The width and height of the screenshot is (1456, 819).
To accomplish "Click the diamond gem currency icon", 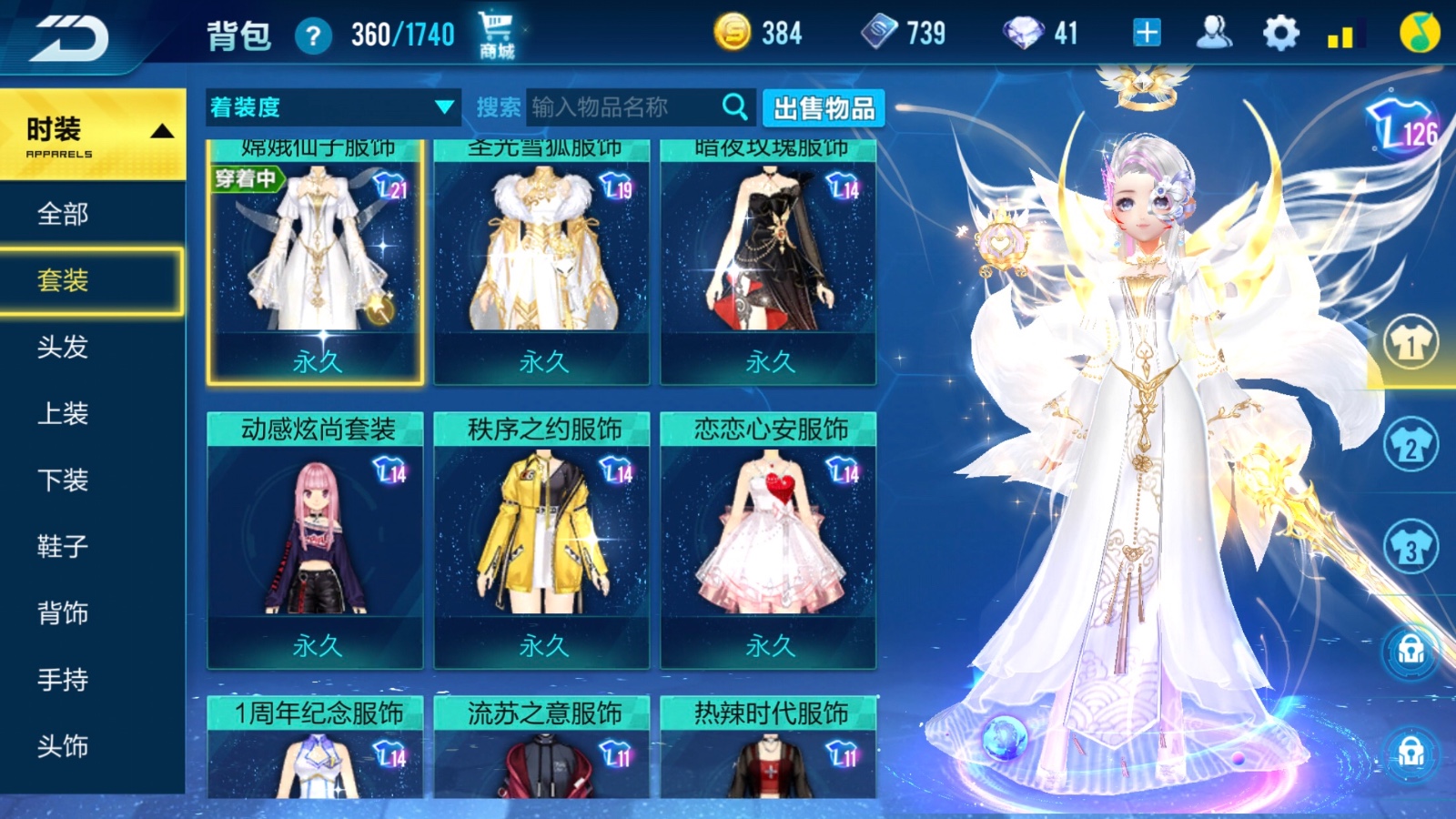I will click(x=1022, y=34).
